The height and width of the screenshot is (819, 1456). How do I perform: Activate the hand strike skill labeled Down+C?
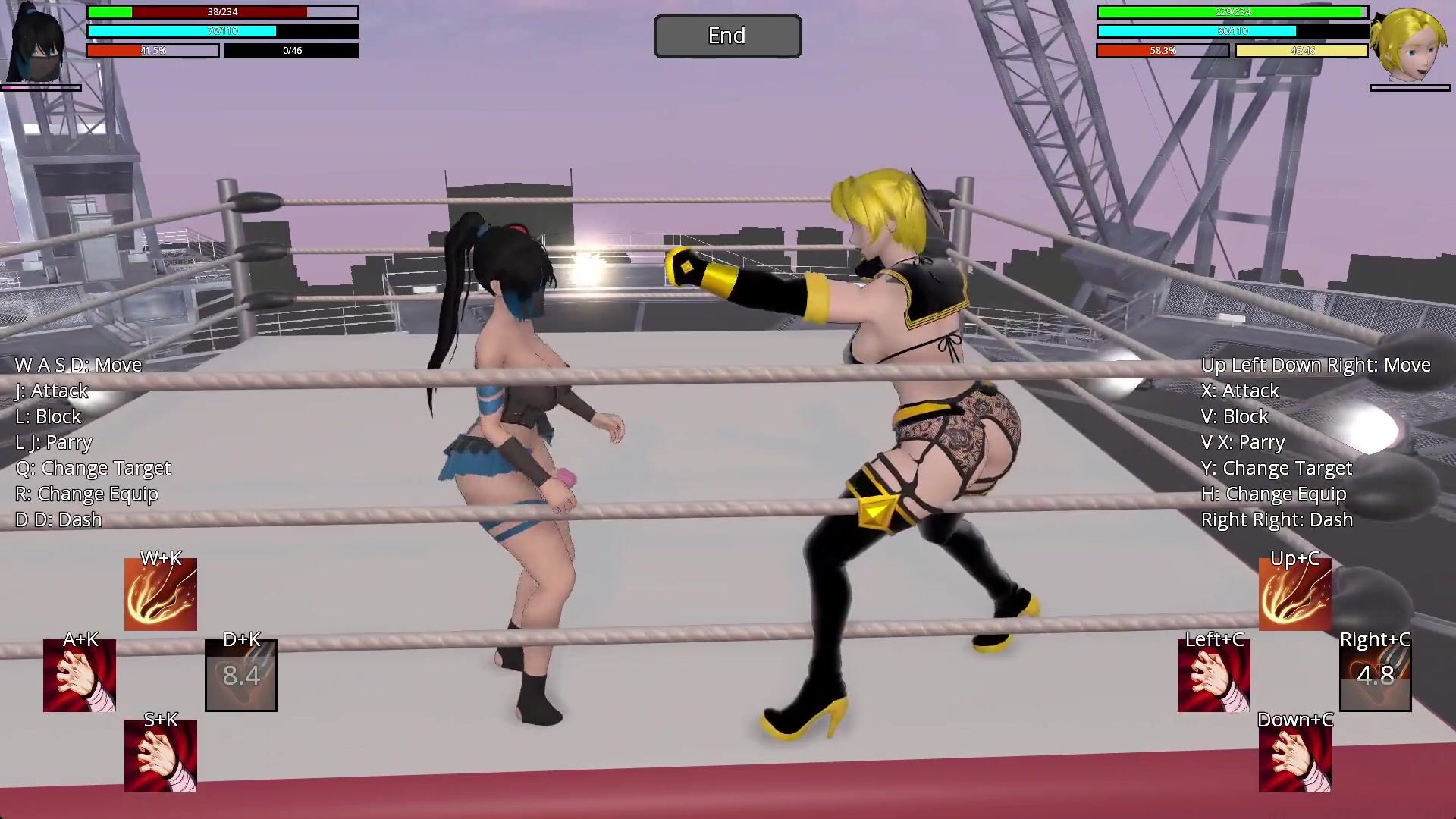point(1294,756)
